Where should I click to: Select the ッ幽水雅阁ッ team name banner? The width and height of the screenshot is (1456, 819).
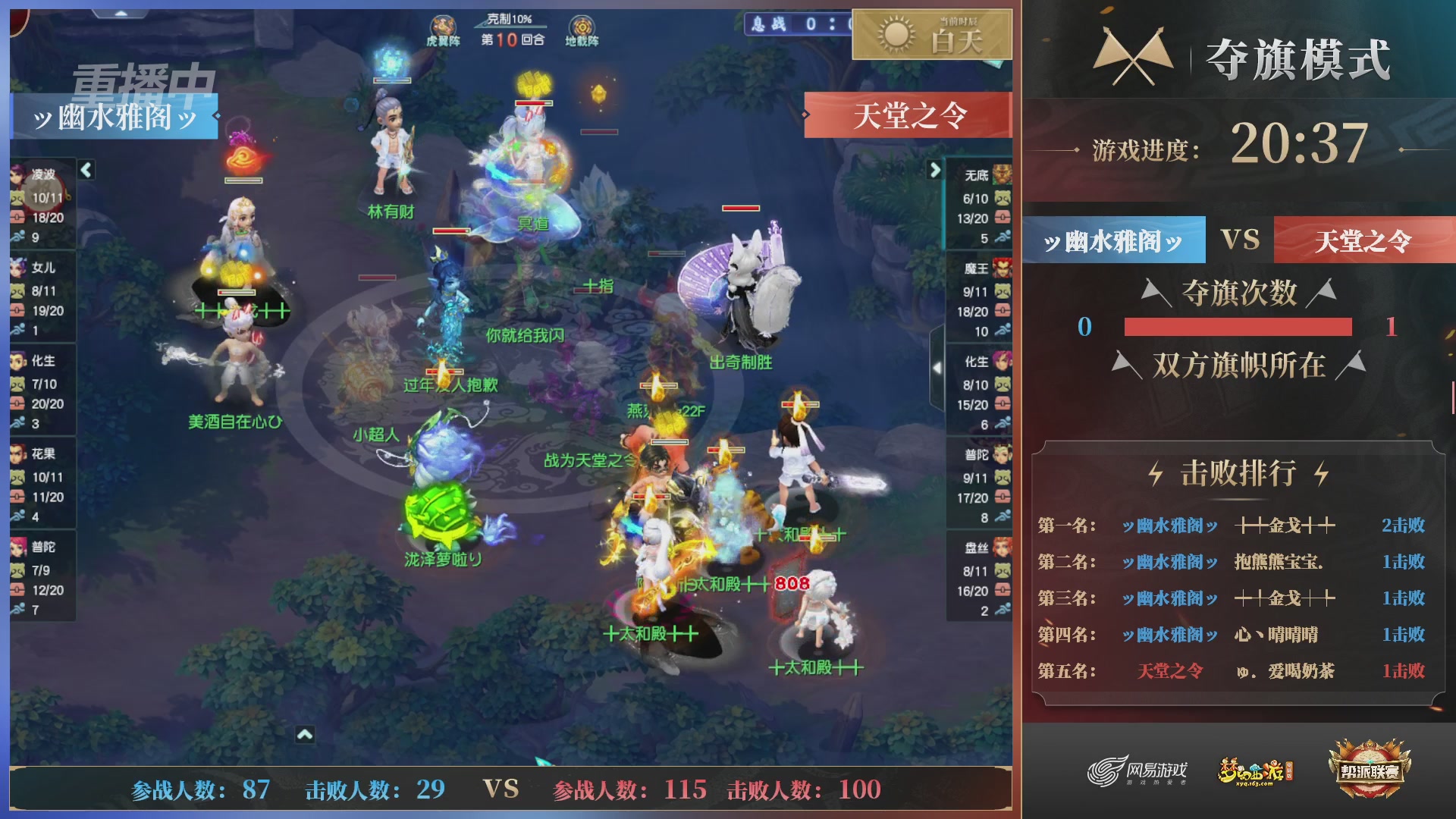(x=115, y=118)
